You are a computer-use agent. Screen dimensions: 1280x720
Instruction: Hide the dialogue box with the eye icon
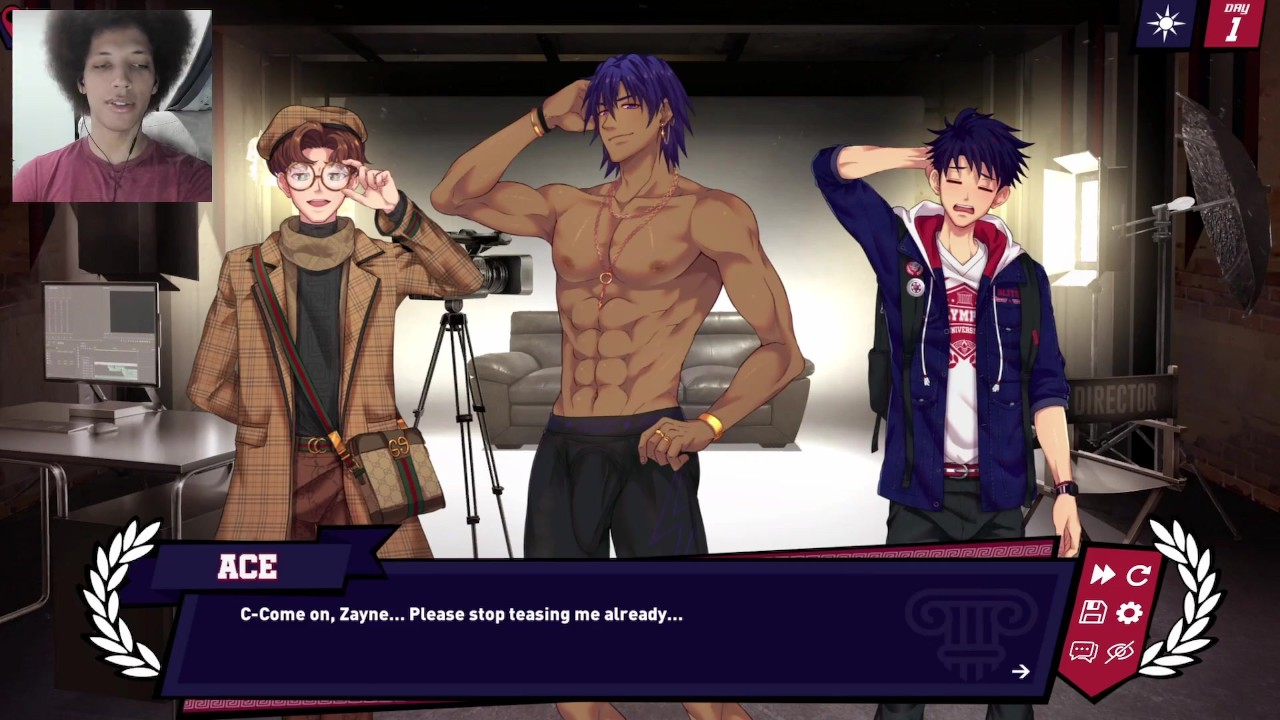pos(1119,652)
